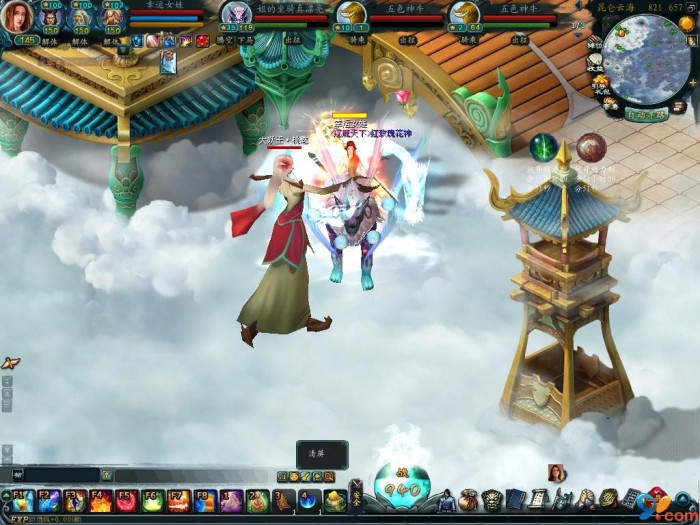Open the small female avatar icon above the menu bar
Viewport: 700px width, 525px height.
tap(555, 473)
